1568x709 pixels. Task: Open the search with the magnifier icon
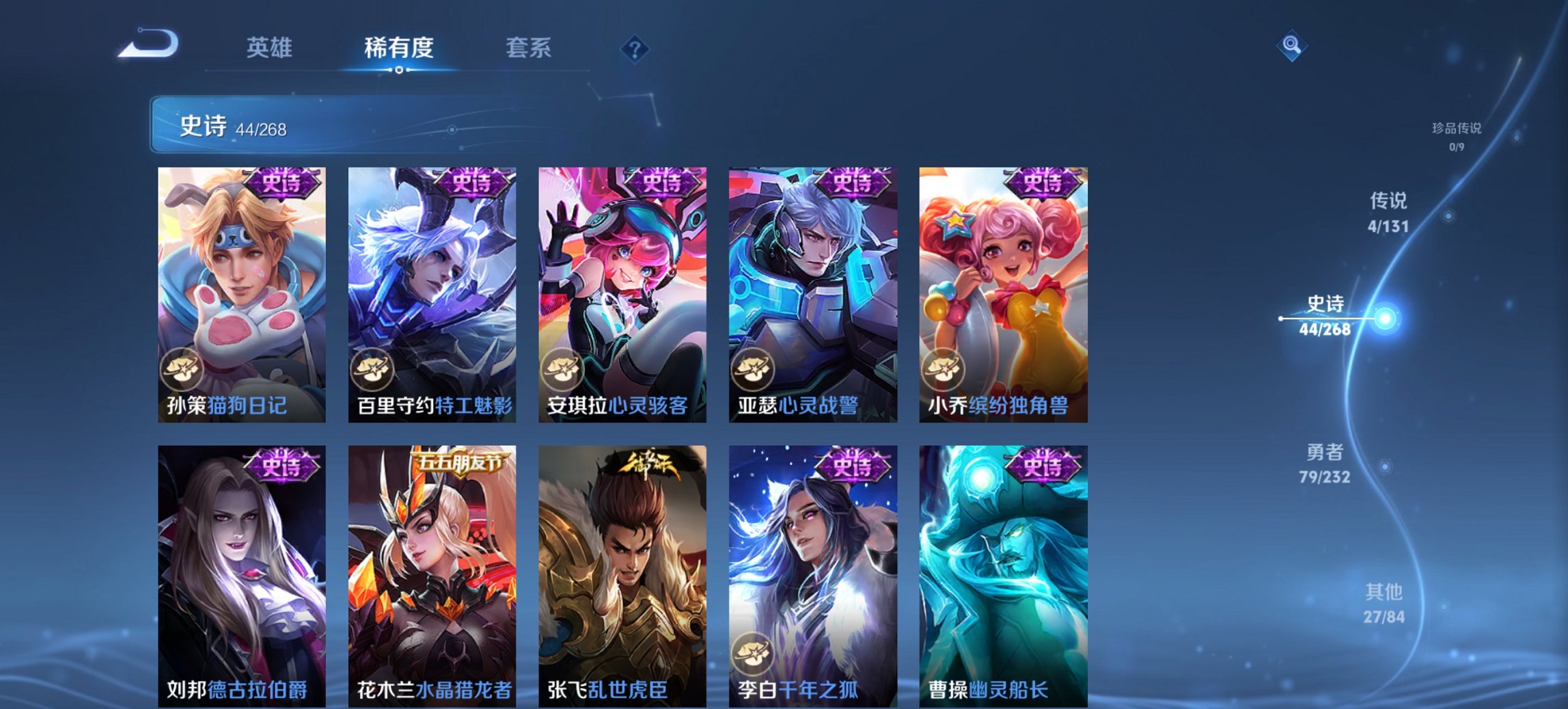point(1291,46)
